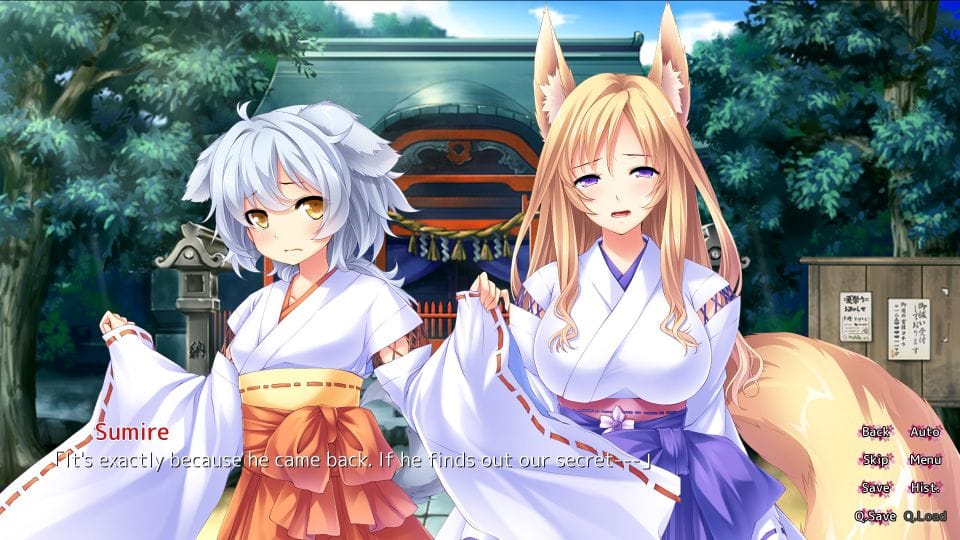Open the Save screen
The image size is (960, 540).
pos(875,488)
